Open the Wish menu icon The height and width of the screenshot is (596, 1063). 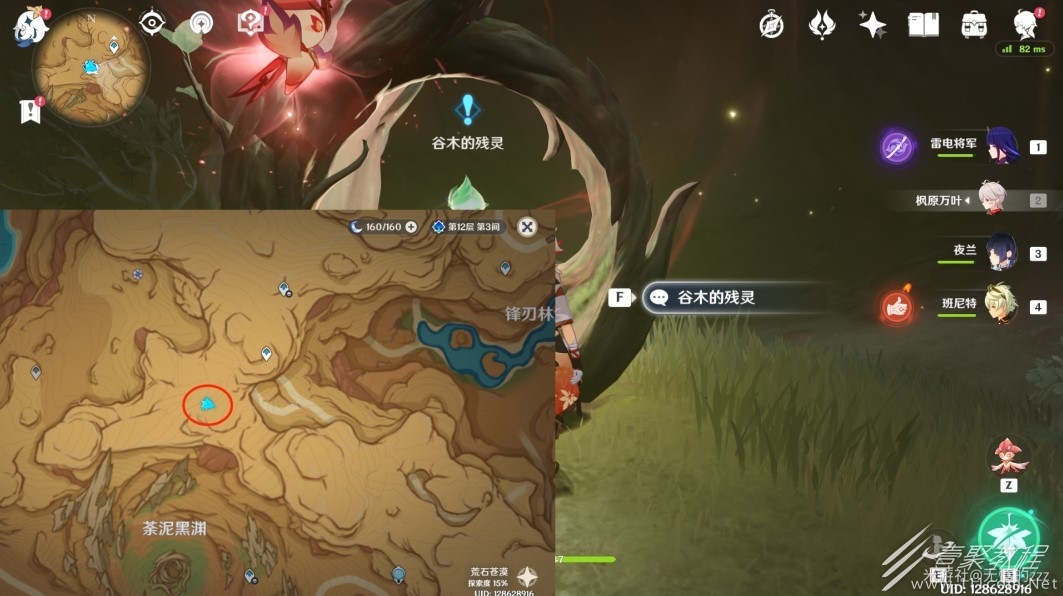click(x=821, y=26)
